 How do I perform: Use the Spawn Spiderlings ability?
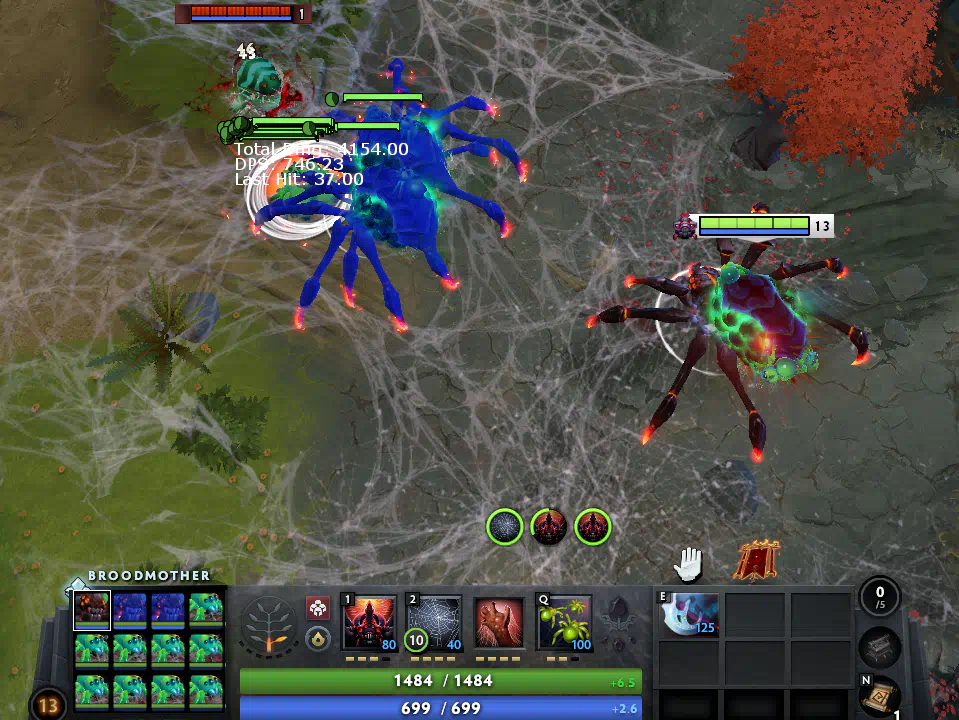click(564, 624)
